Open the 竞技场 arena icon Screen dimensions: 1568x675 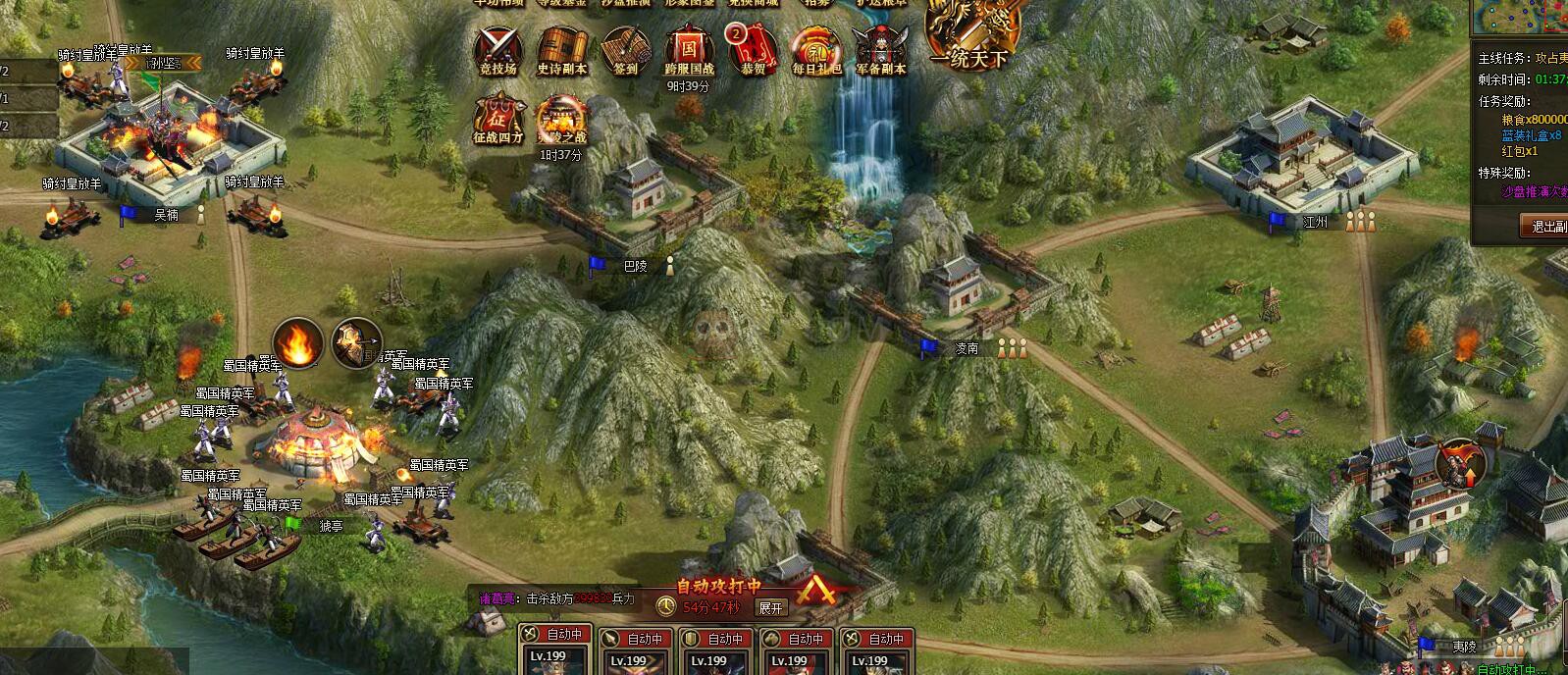tap(497, 48)
